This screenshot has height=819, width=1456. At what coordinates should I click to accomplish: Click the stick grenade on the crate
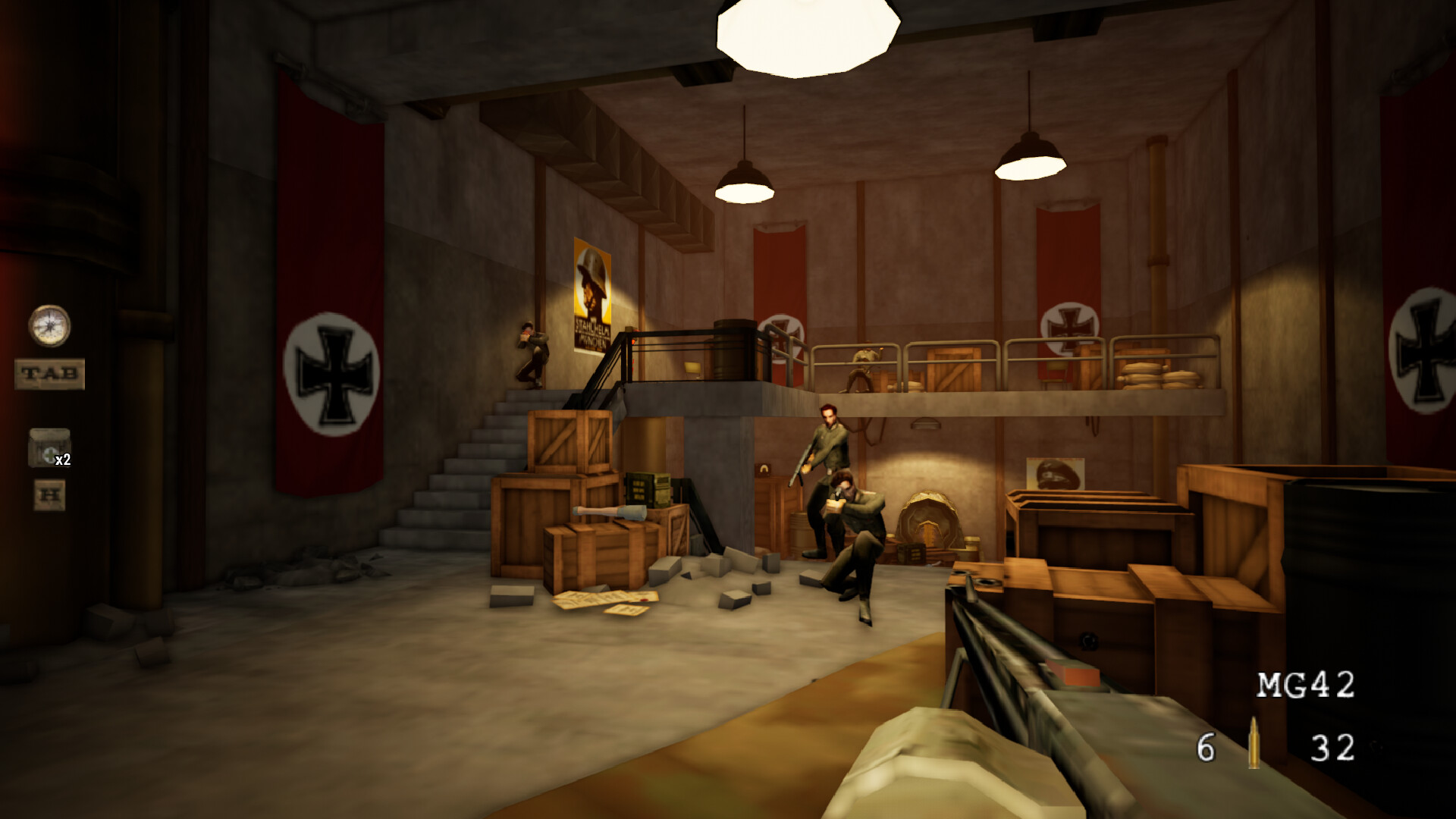coord(607,512)
